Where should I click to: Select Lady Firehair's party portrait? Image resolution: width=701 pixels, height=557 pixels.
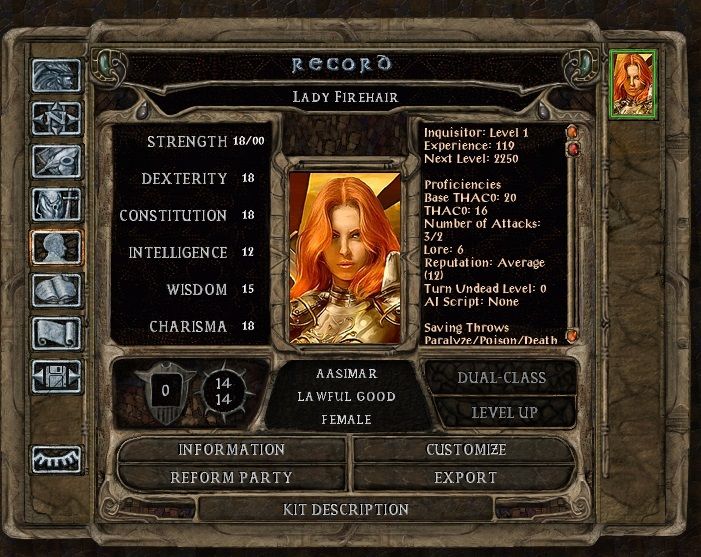pos(632,83)
